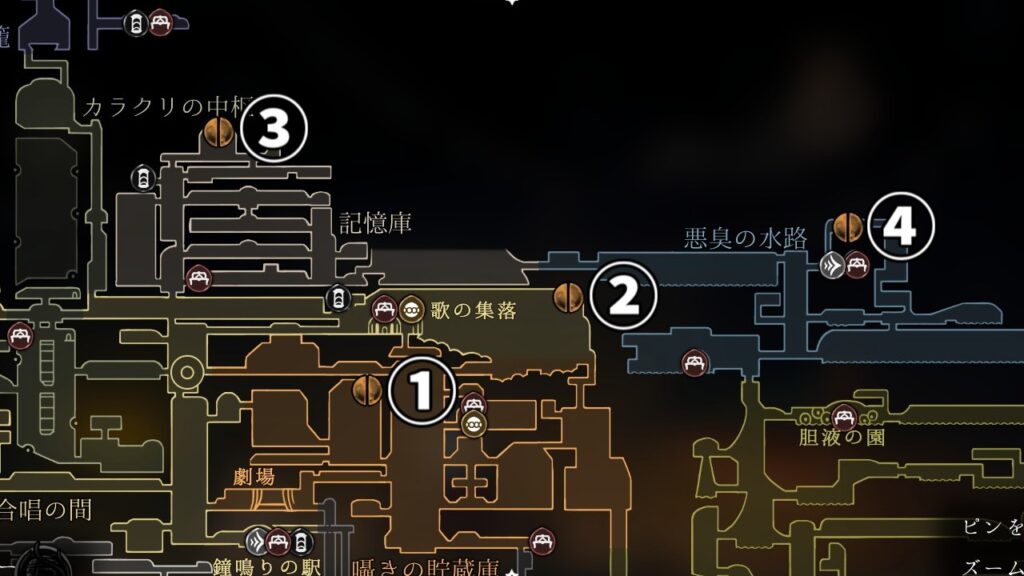Click the arrow travel icon above 鐘鳴りの駅
This screenshot has width=1024, height=576.
[258, 541]
